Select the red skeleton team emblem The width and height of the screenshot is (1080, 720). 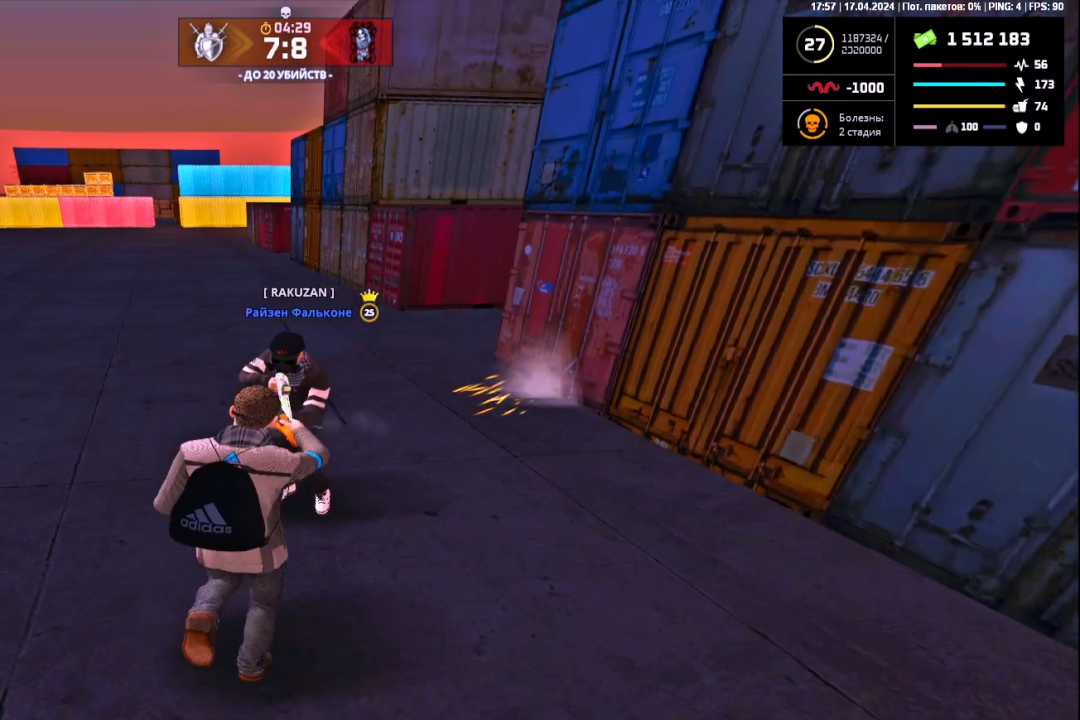[x=362, y=43]
